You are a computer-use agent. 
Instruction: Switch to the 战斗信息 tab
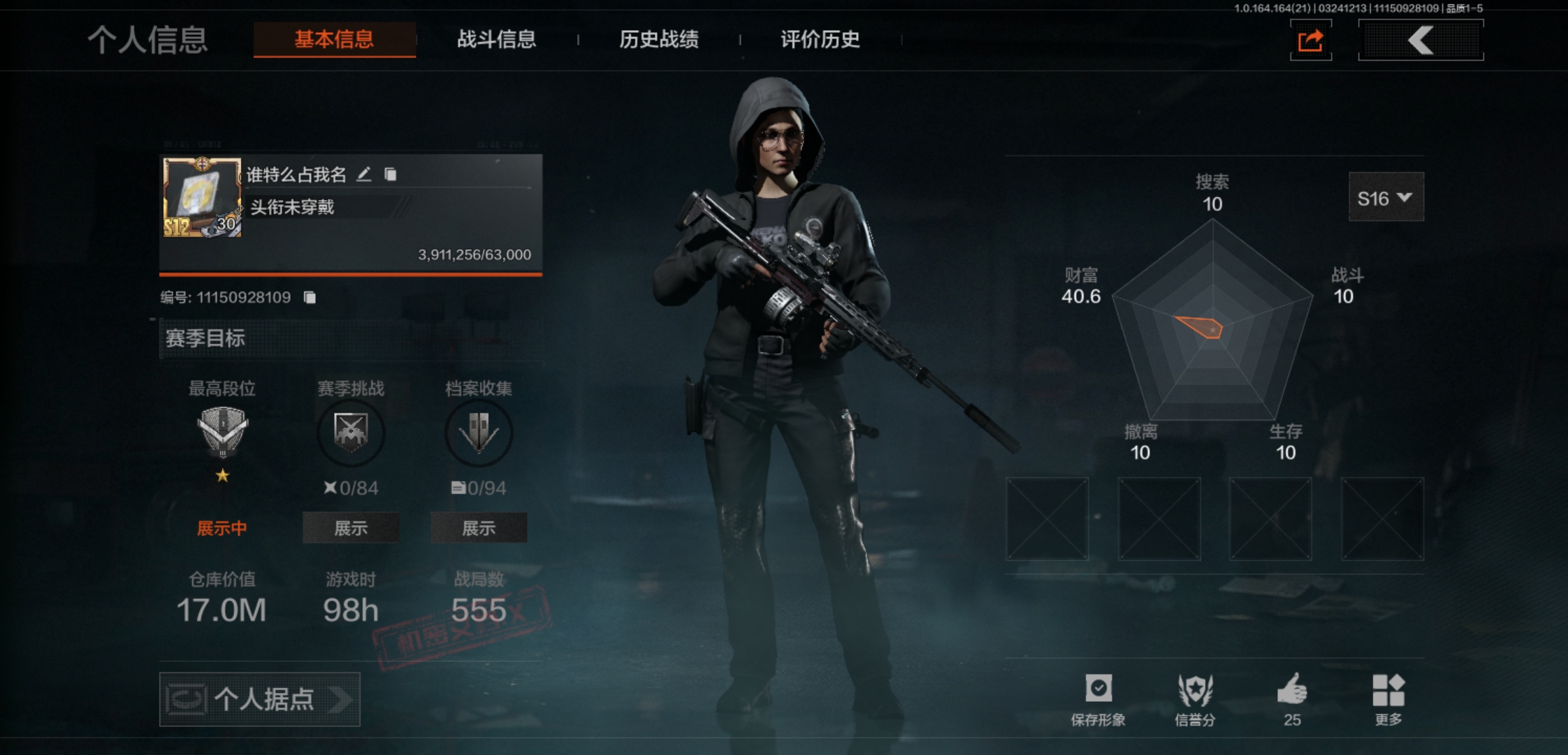(x=496, y=39)
